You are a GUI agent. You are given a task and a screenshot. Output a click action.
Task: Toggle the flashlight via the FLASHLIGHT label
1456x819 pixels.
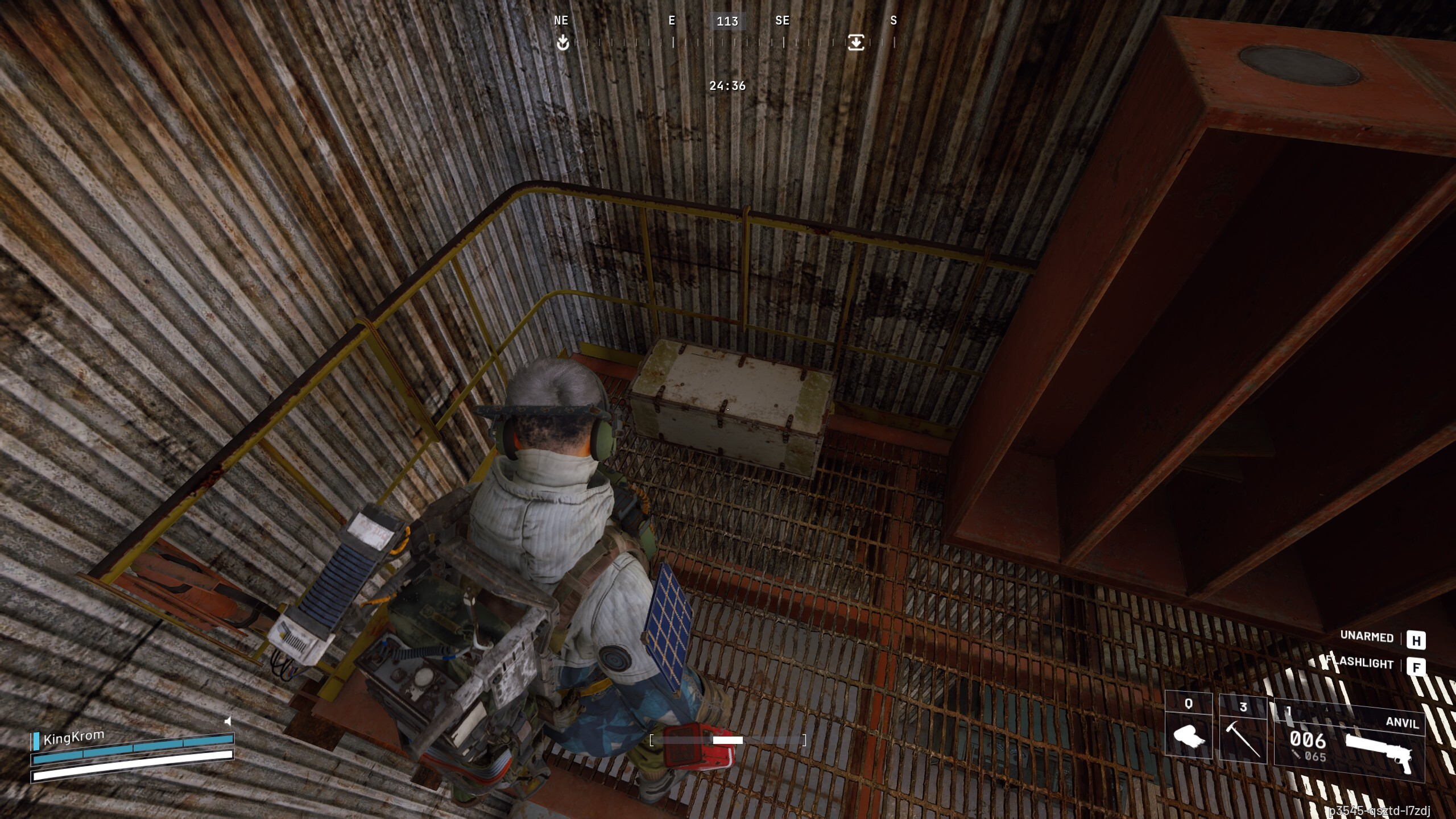tap(1359, 664)
